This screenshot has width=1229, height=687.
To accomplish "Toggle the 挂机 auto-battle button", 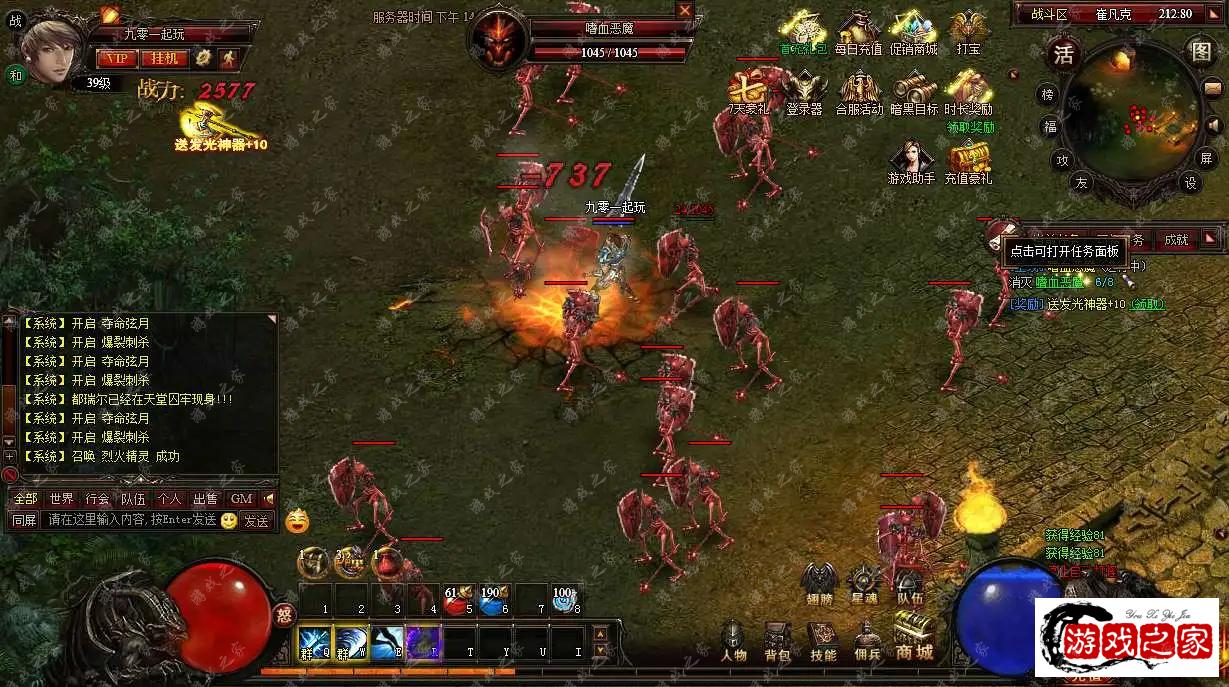I will pyautogui.click(x=164, y=58).
